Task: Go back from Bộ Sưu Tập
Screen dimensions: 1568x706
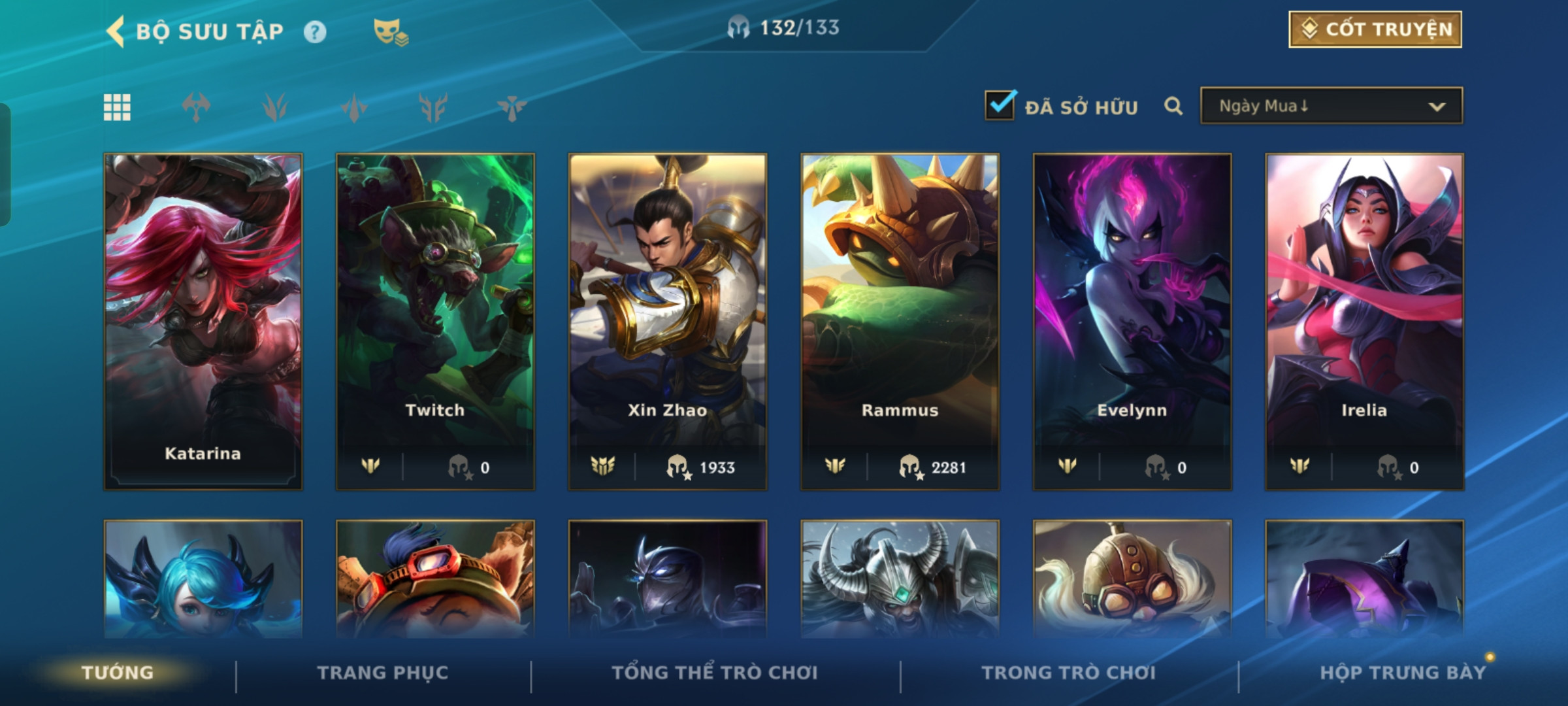Action: (x=116, y=31)
